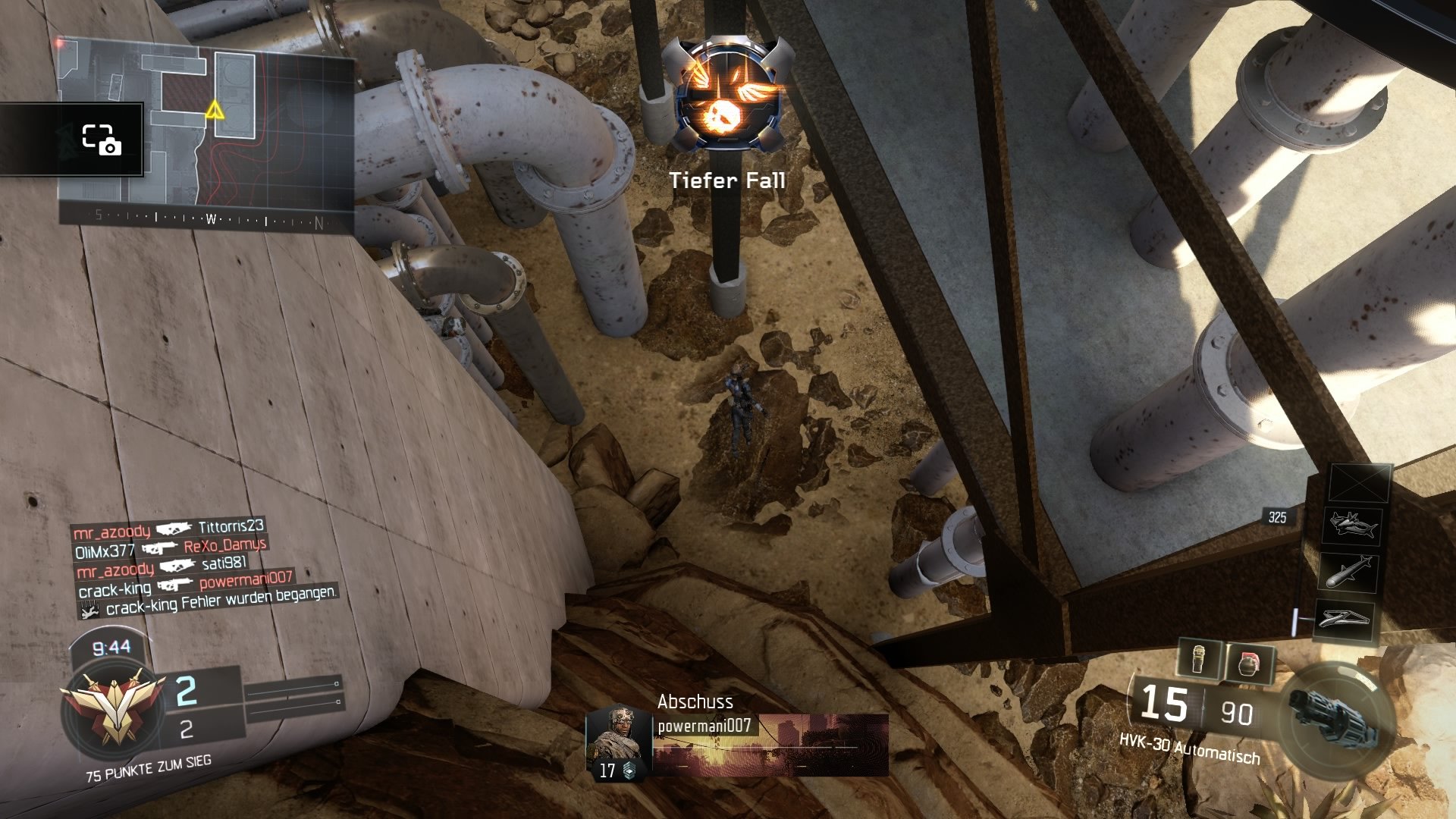Toggle the yellow warning triangle on the minimap
The width and height of the screenshot is (1456, 819).
pos(215,111)
